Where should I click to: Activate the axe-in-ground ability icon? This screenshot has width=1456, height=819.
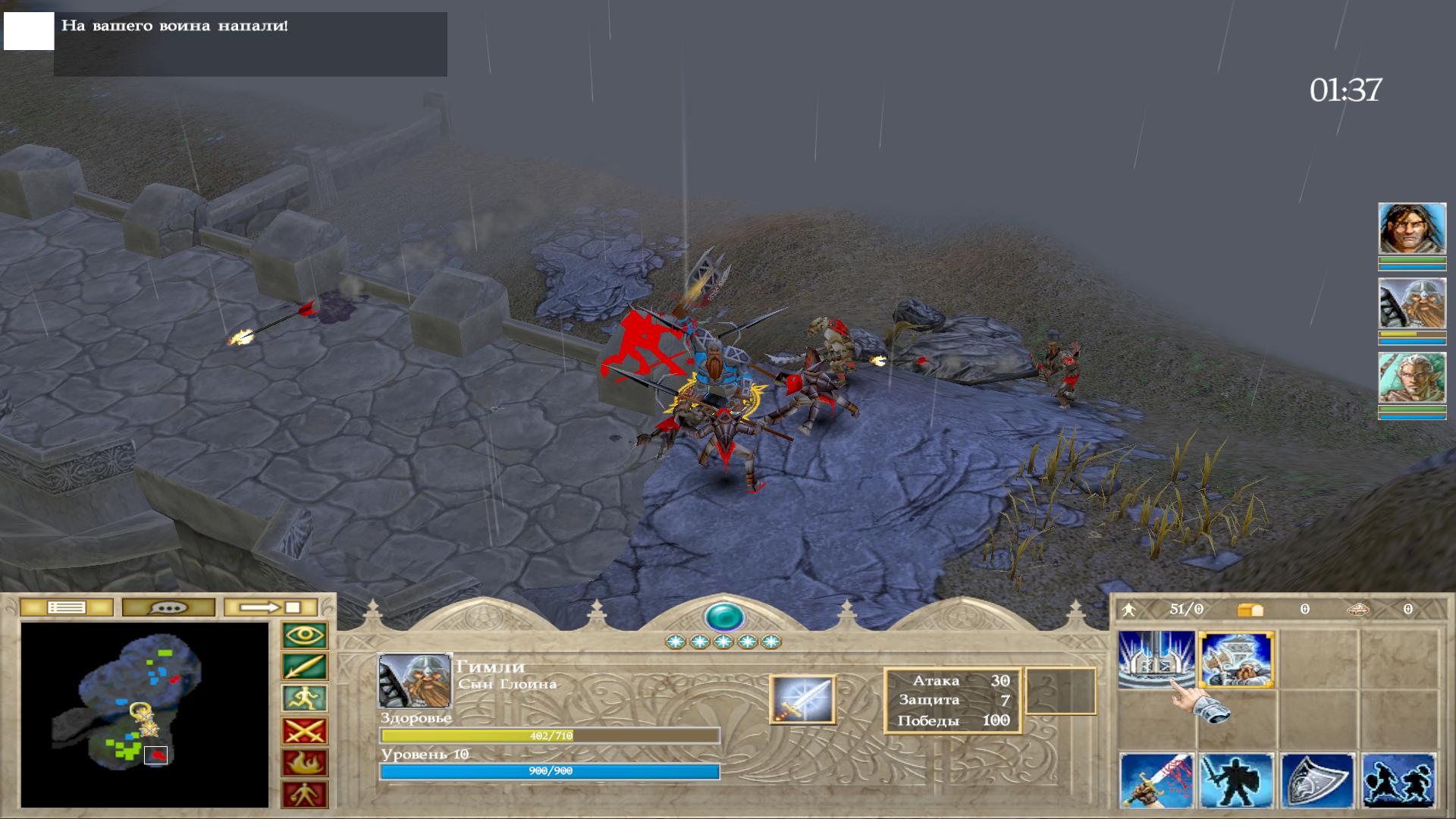pos(1156,660)
